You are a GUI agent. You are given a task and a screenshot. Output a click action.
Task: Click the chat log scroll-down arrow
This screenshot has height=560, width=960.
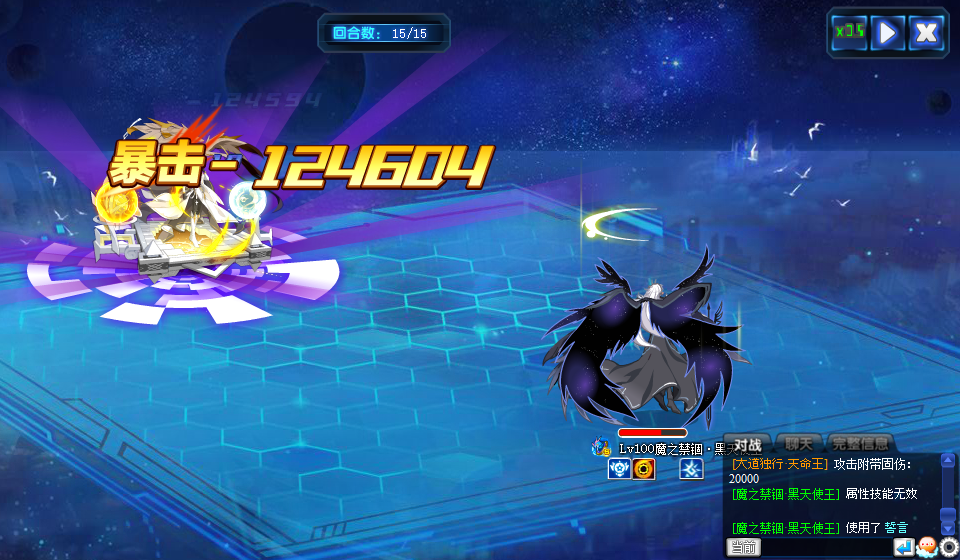click(948, 527)
